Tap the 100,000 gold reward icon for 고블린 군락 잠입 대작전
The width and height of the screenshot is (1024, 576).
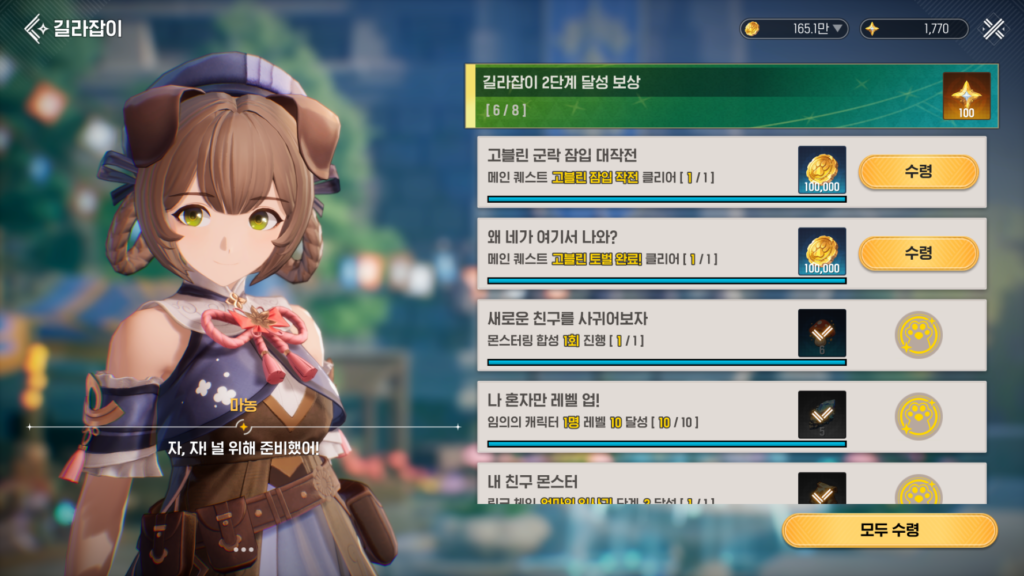point(822,170)
